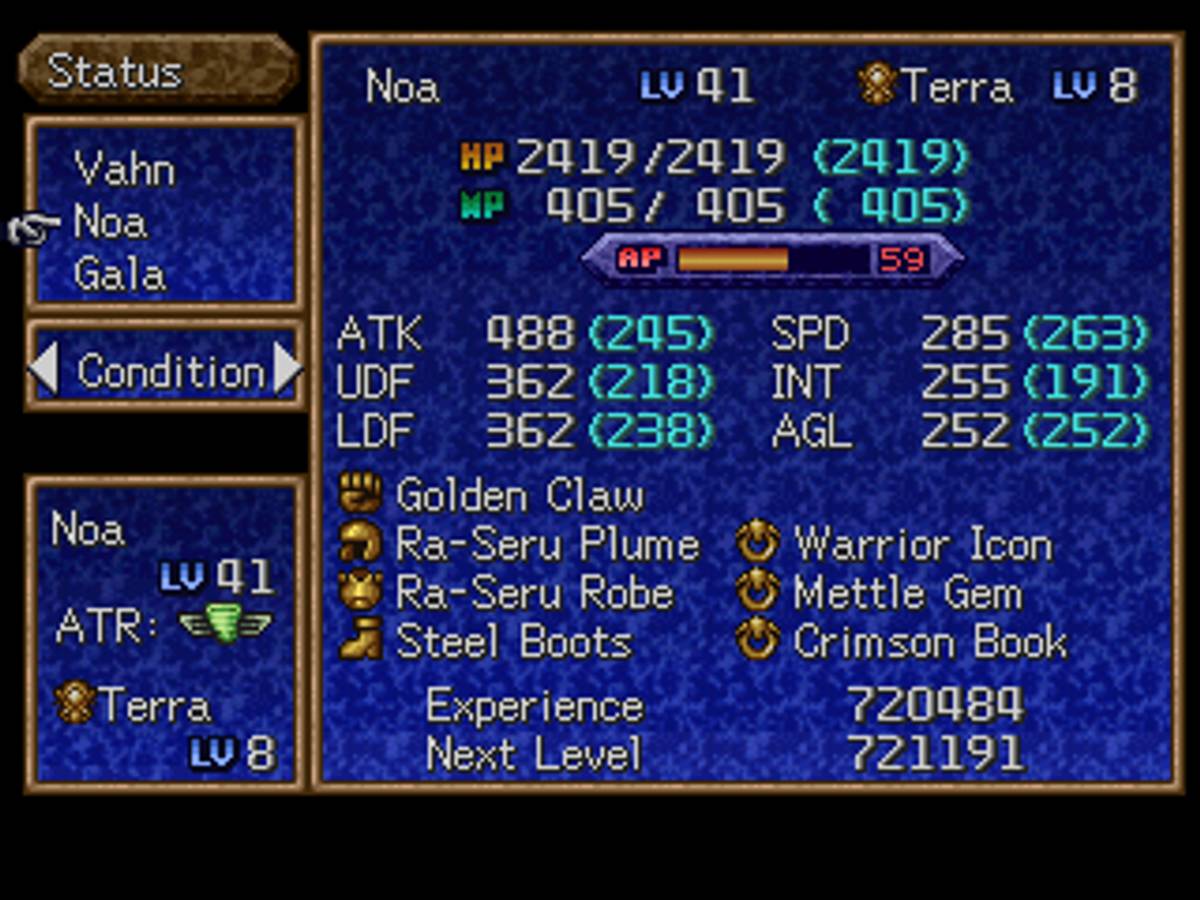This screenshot has width=1200, height=900.
Task: Choose Noa in the party list
Action: tap(110, 222)
